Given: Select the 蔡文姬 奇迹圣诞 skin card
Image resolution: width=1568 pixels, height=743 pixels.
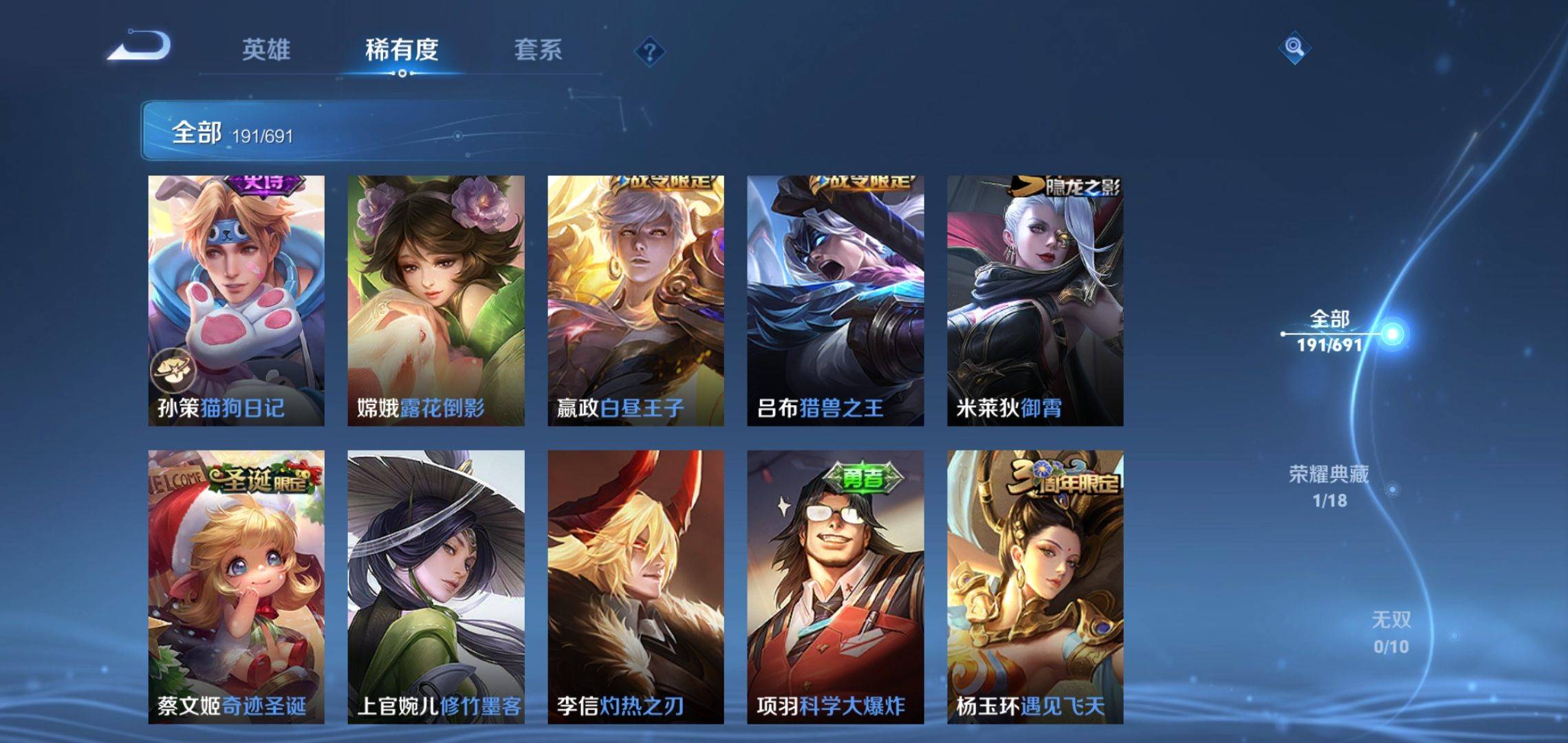Looking at the screenshot, I should point(236,587).
